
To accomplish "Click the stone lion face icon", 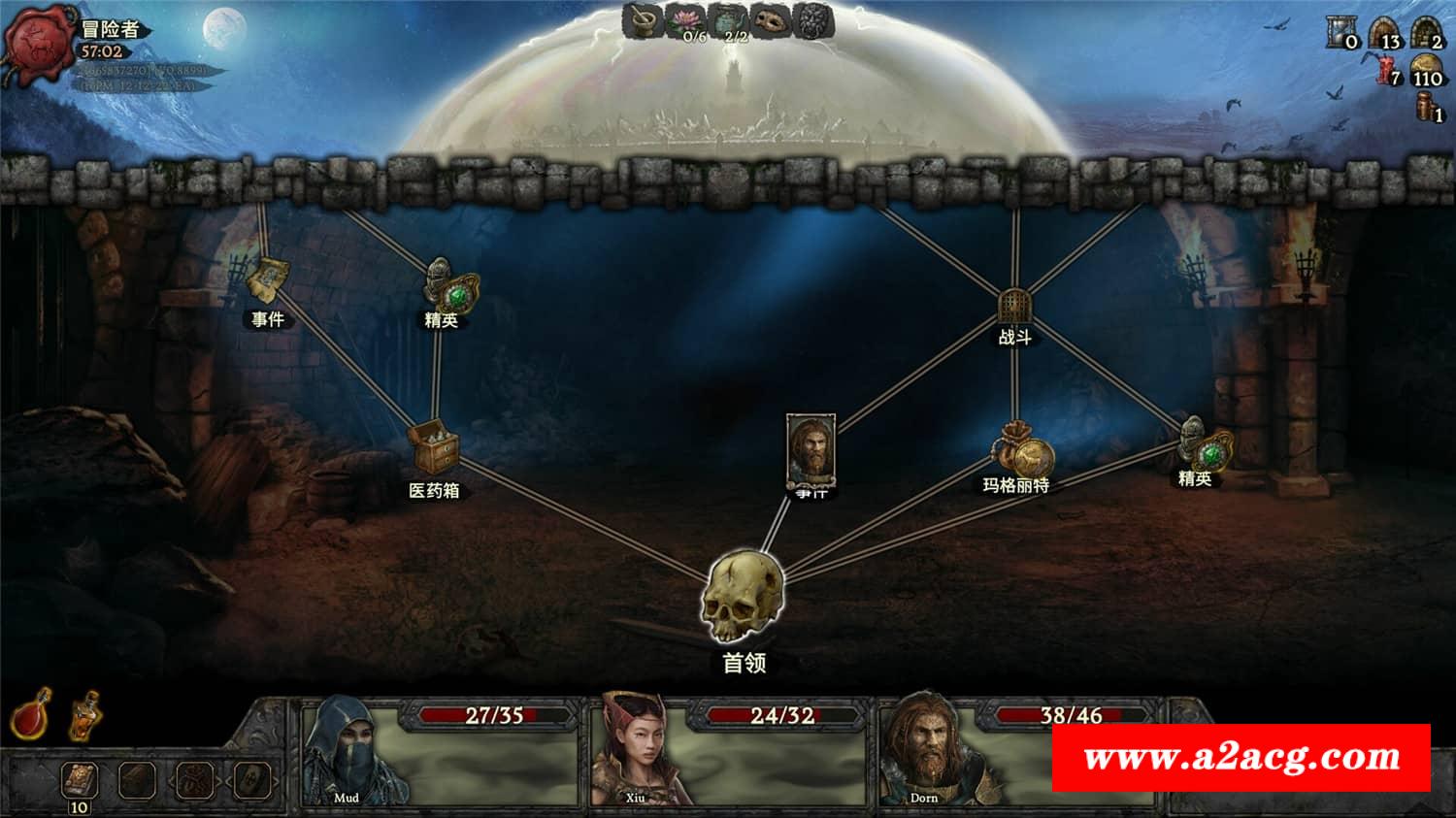I will [813, 20].
